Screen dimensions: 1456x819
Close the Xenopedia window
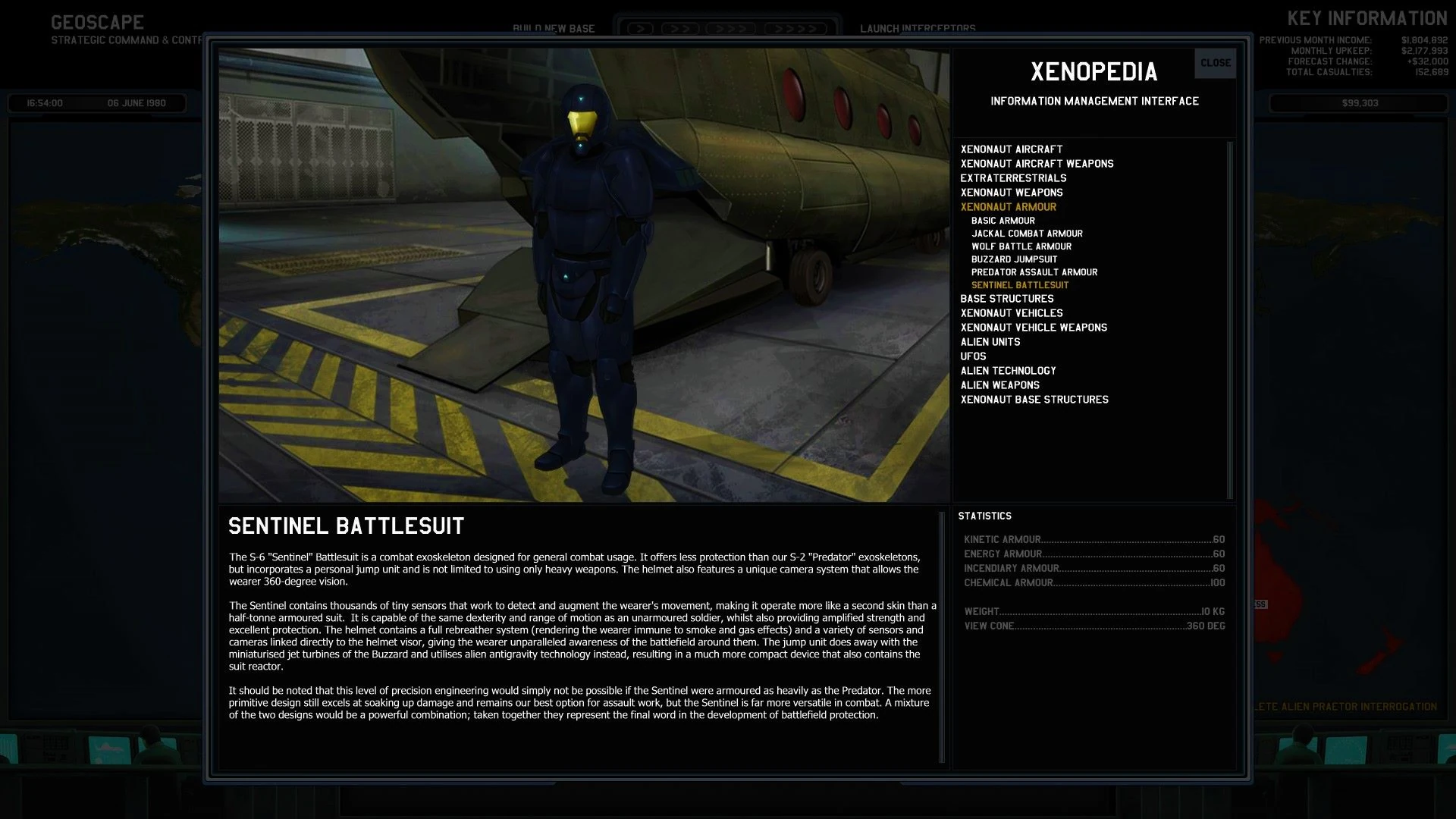(x=1215, y=63)
